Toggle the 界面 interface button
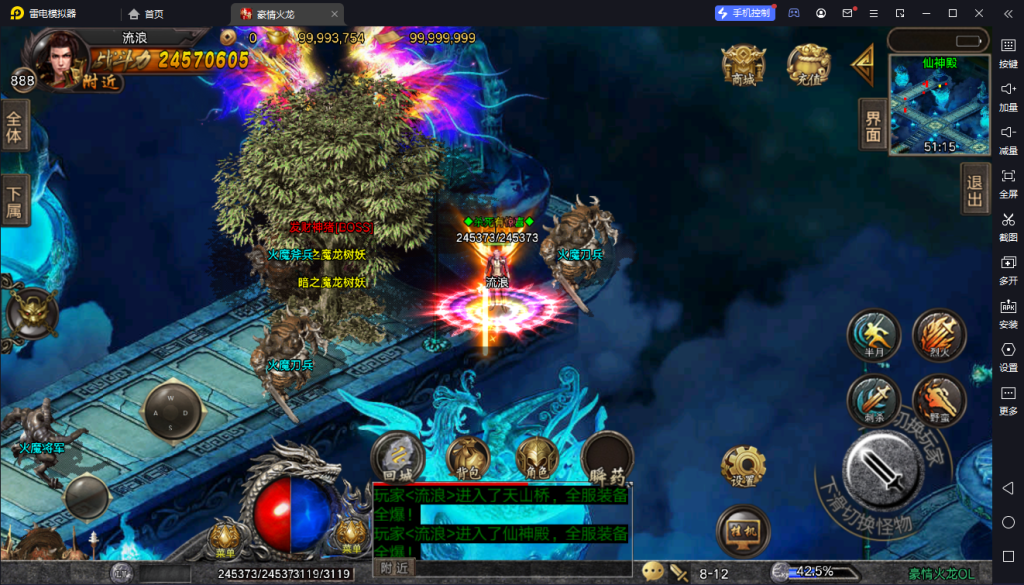The height and width of the screenshot is (585, 1024). coord(873,124)
